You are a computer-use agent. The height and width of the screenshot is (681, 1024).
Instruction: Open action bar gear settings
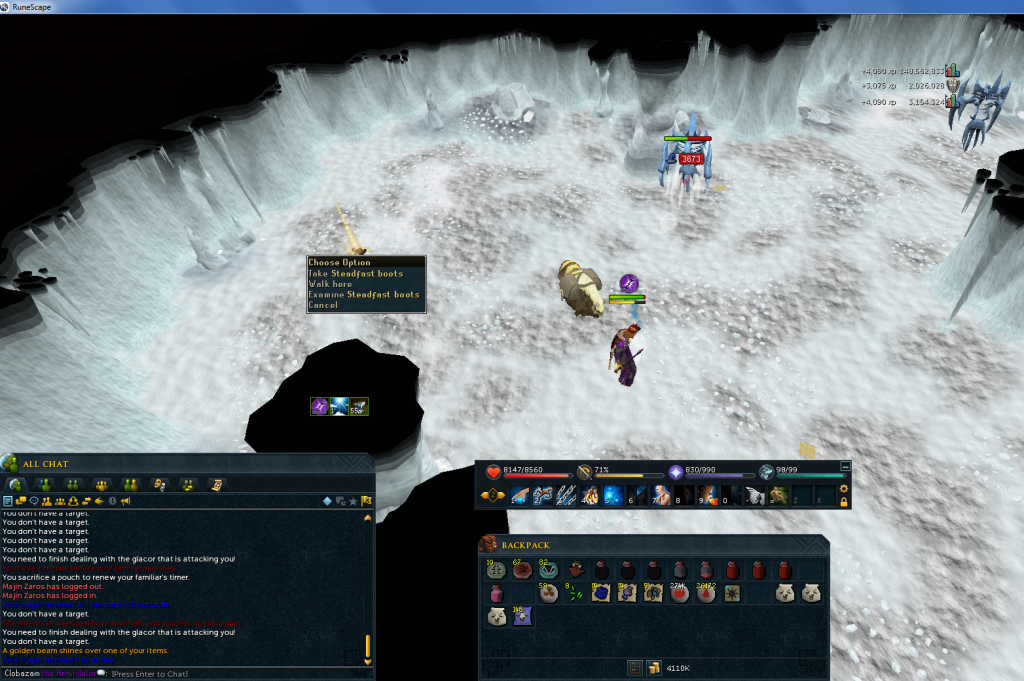click(844, 489)
